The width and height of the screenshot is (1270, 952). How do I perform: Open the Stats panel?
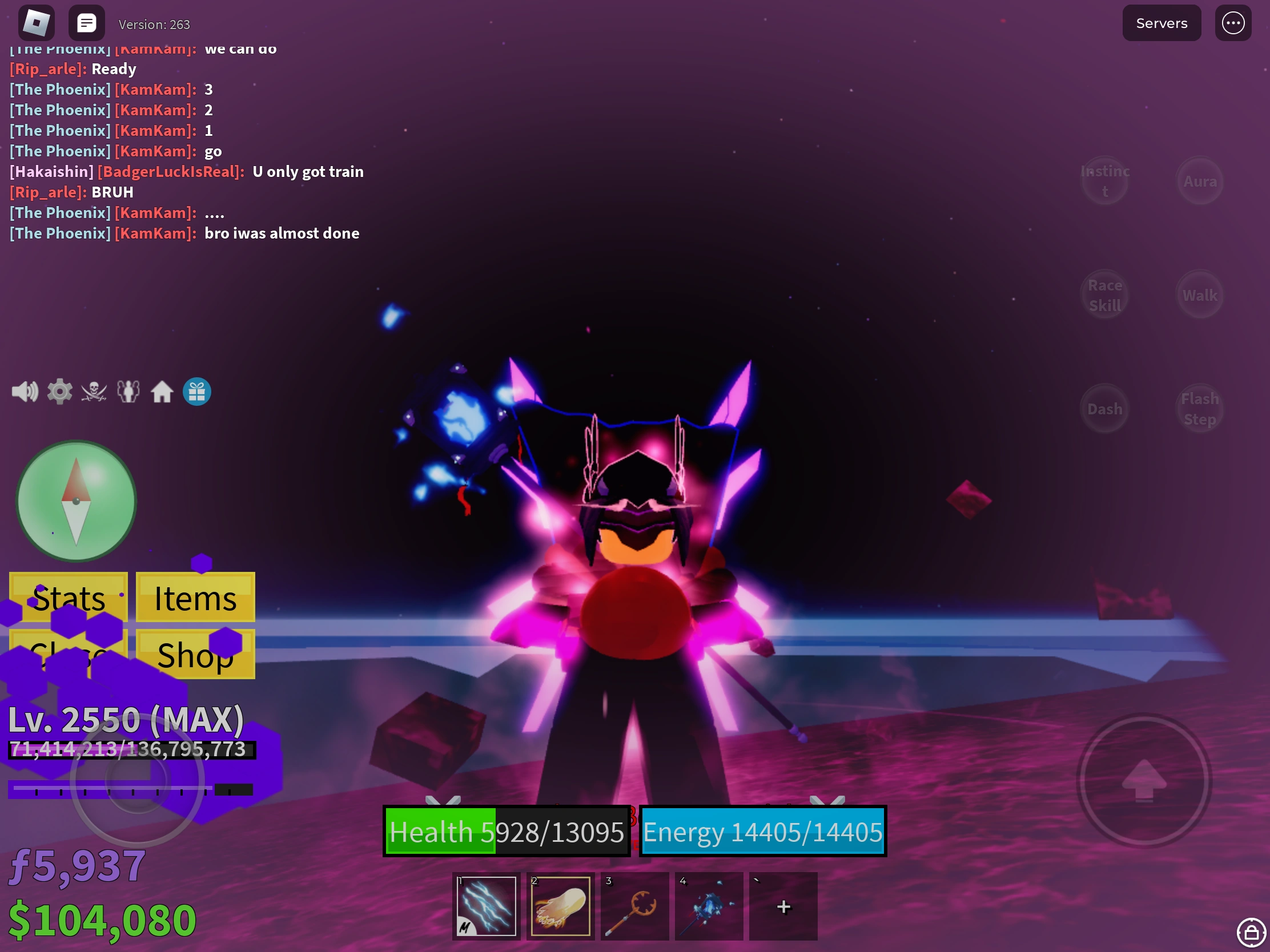coord(69,598)
